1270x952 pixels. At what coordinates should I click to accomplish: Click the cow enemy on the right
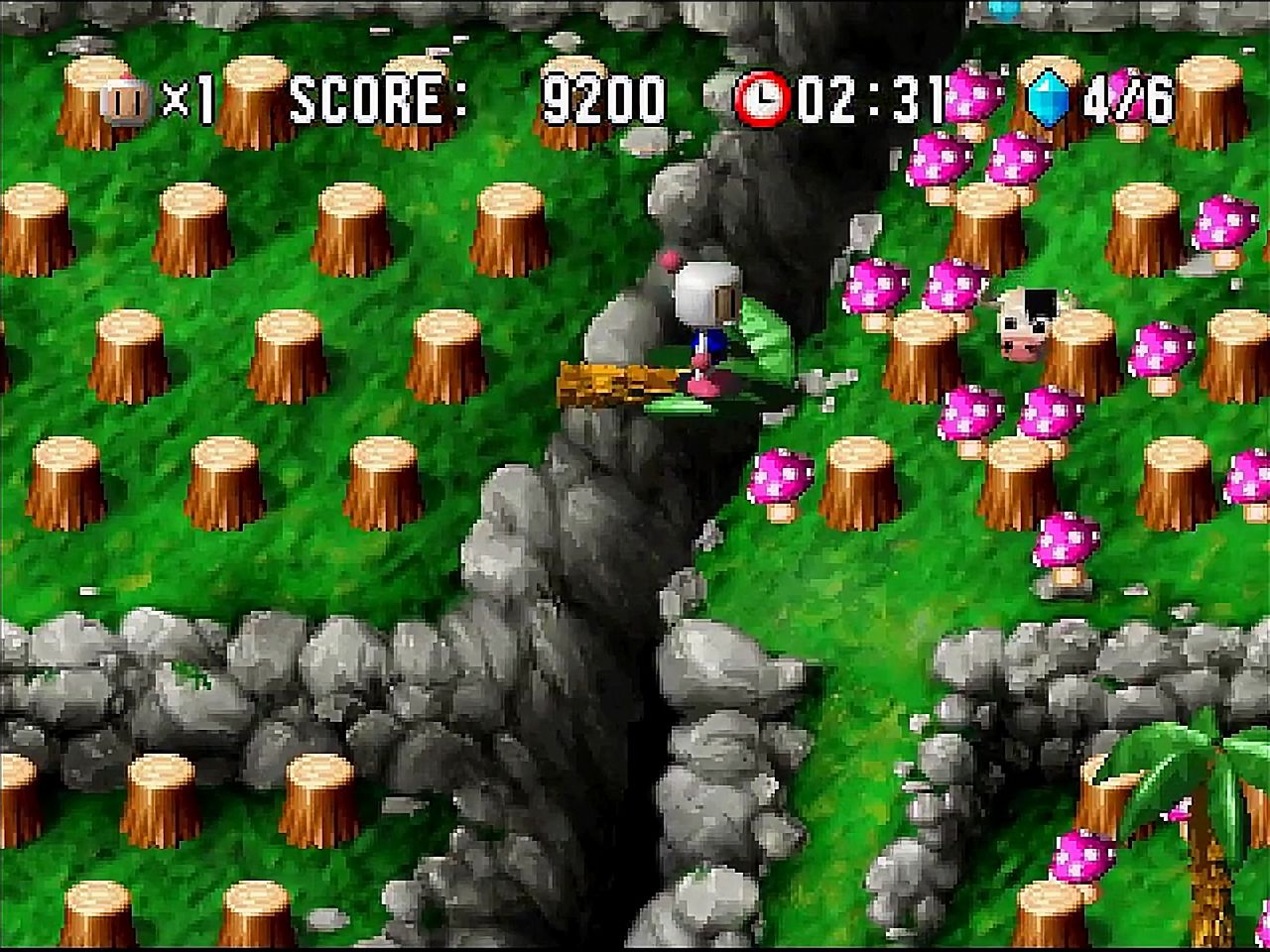coord(1027,322)
